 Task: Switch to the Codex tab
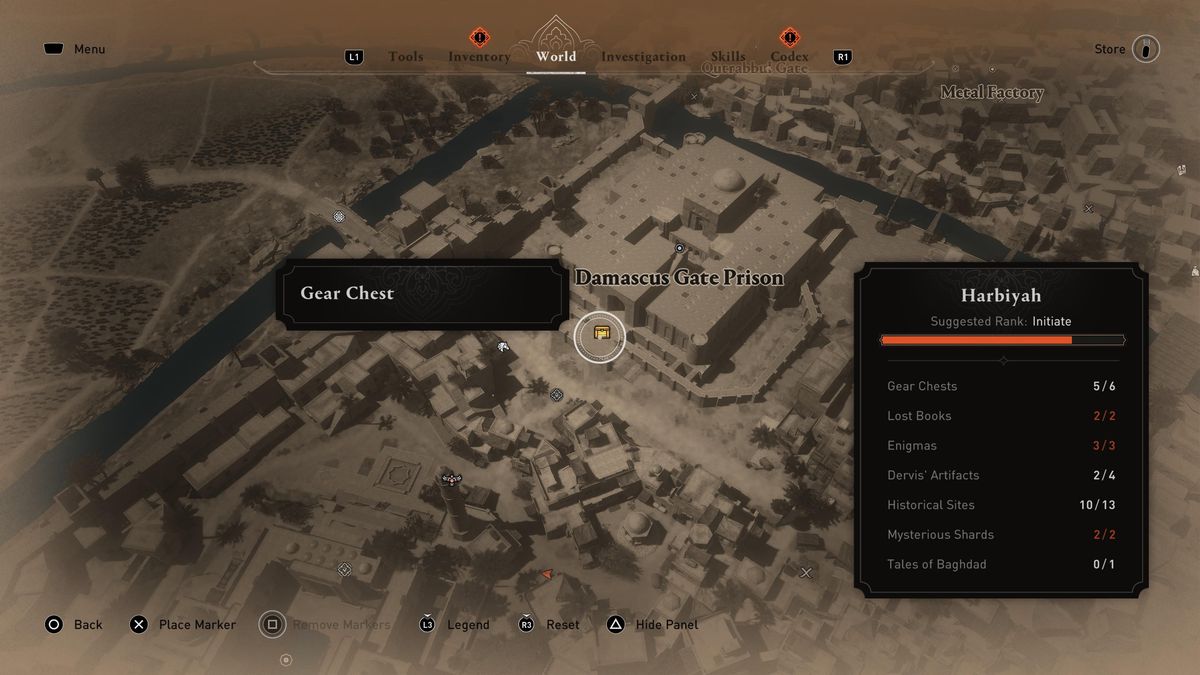789,57
